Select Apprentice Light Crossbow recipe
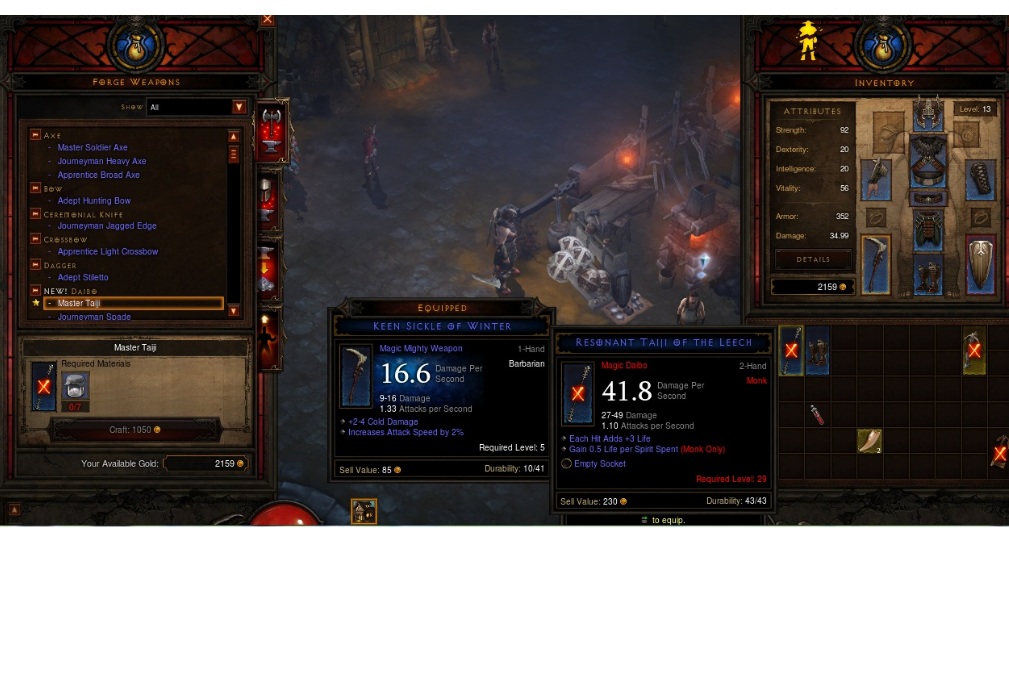Viewport: 1009px width, 690px height. [x=107, y=252]
